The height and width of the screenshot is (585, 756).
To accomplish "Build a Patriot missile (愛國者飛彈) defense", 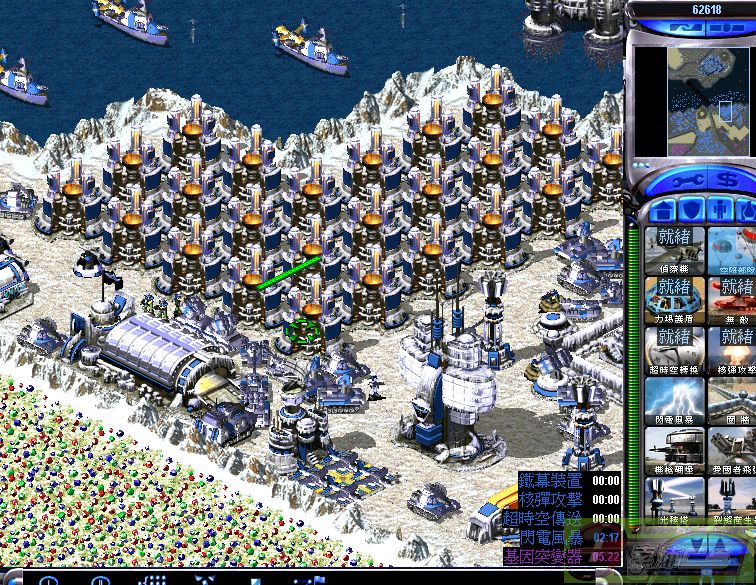I will click(733, 450).
